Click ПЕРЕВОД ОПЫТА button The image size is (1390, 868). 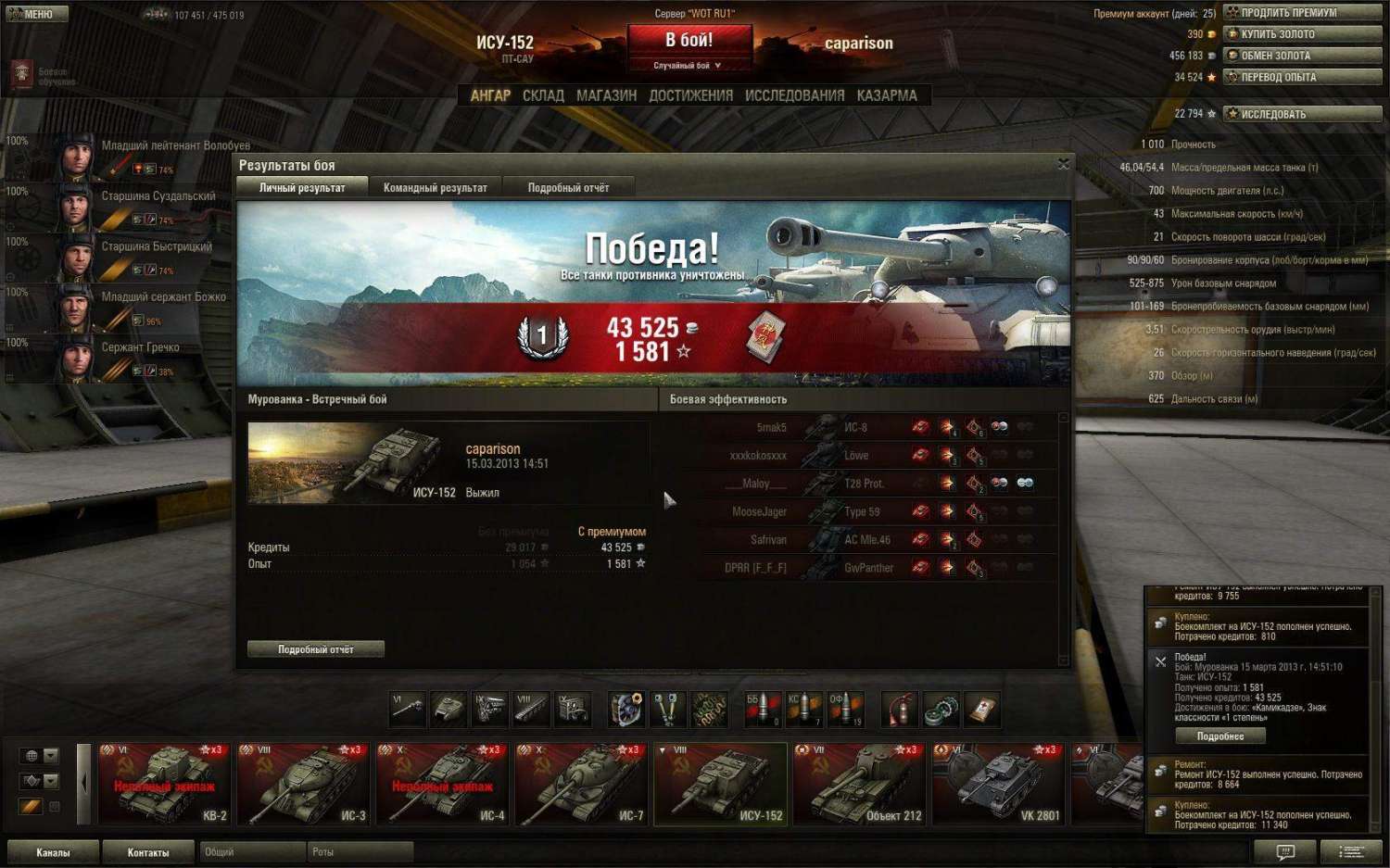(1302, 77)
